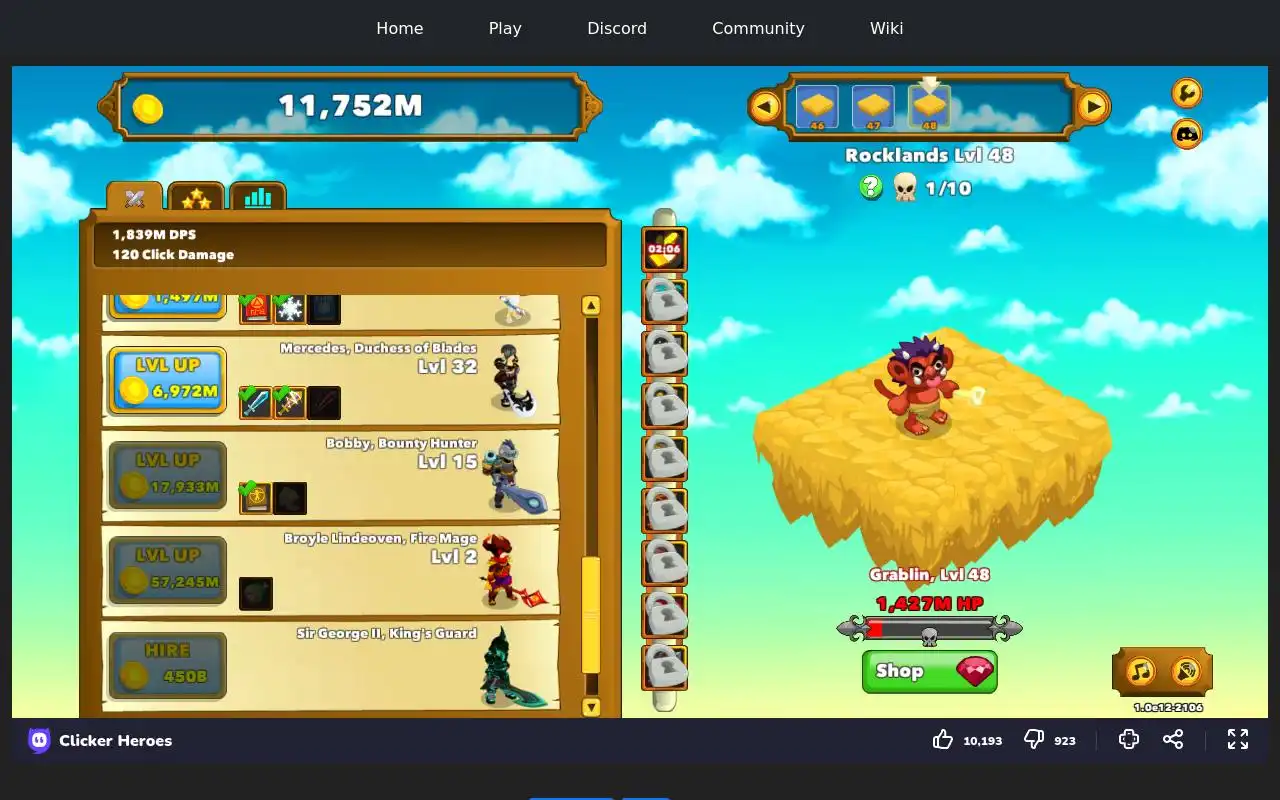The height and width of the screenshot is (800, 1280).
Task: Level up Mercedes, Duchess of Blades
Action: 167,380
